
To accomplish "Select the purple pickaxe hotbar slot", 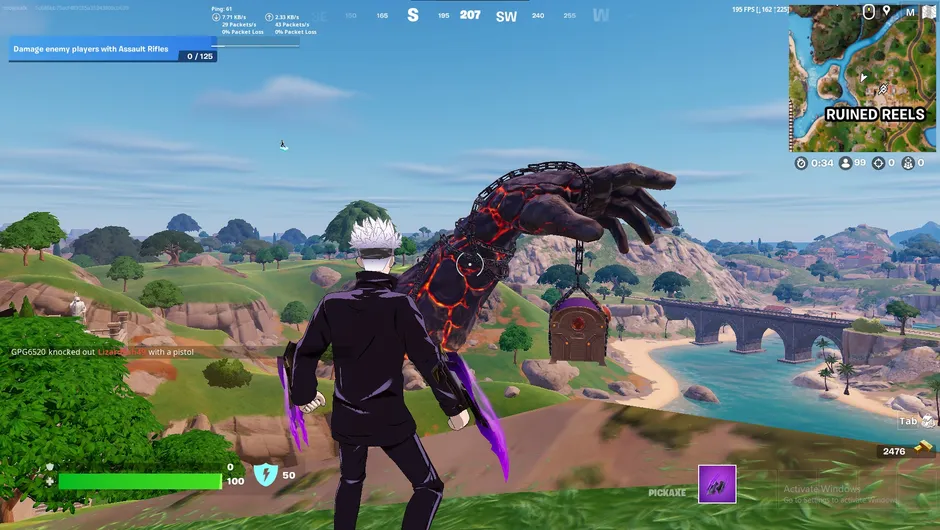I will point(717,484).
